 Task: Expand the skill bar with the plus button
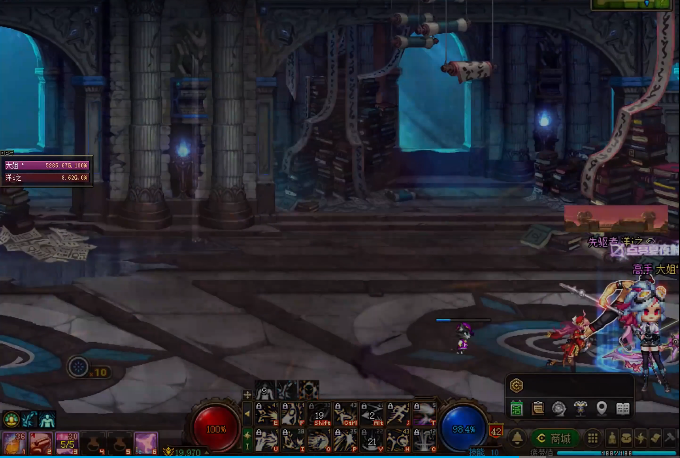(248, 394)
